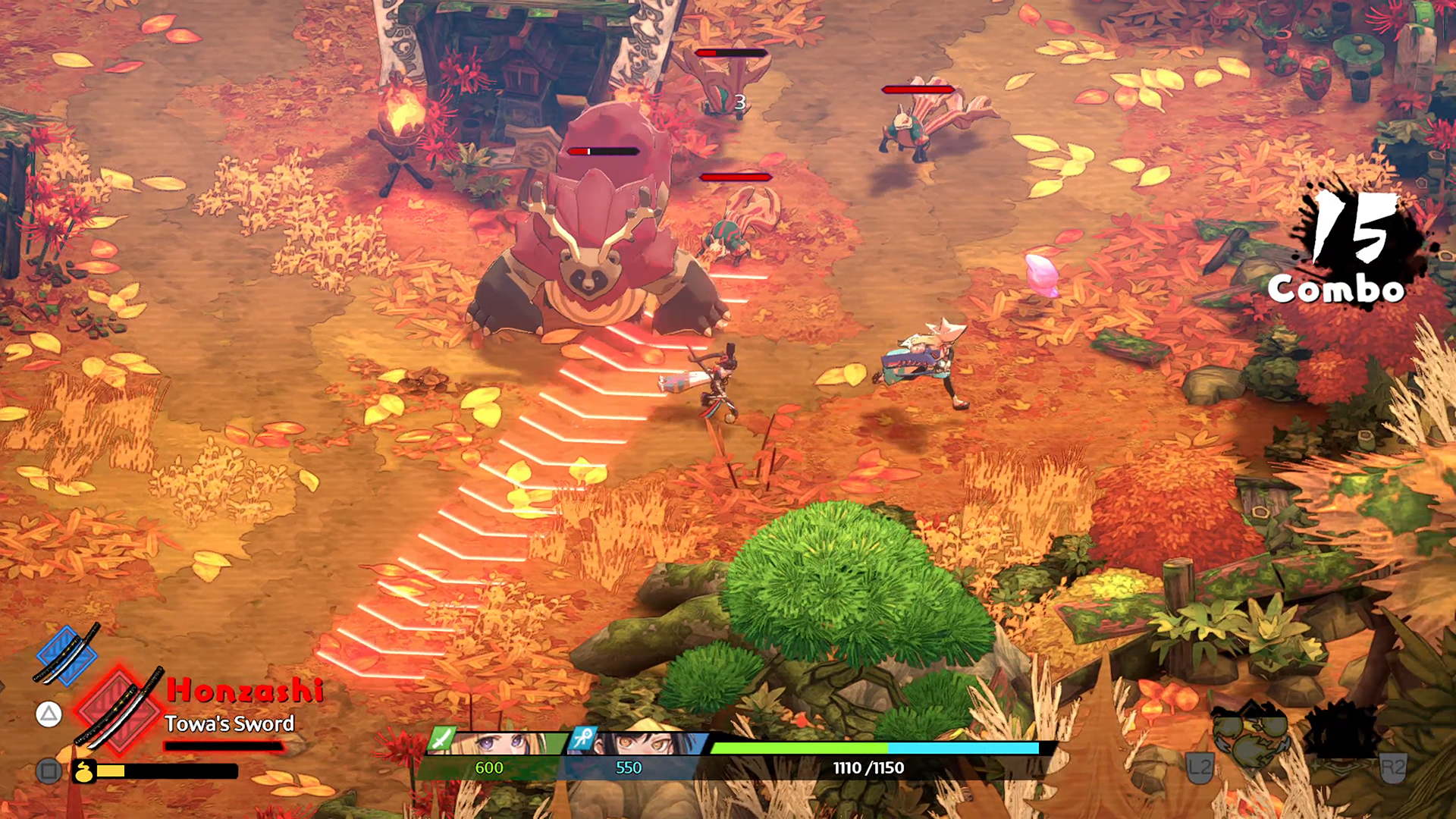Click the 1110 /1150 health readout
Viewport: 1456px width, 819px height.
click(868, 767)
